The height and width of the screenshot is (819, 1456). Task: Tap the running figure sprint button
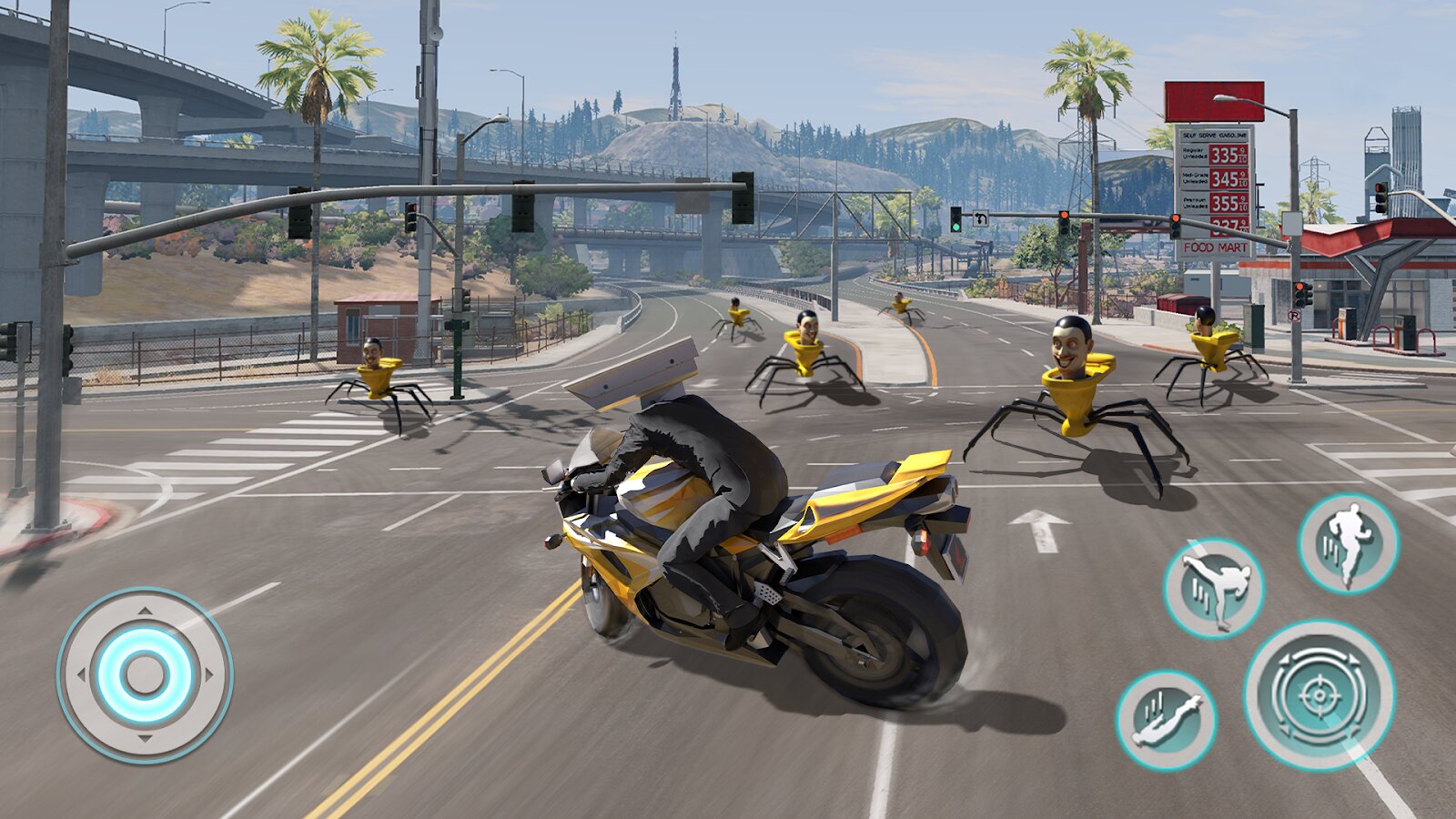click(1348, 543)
